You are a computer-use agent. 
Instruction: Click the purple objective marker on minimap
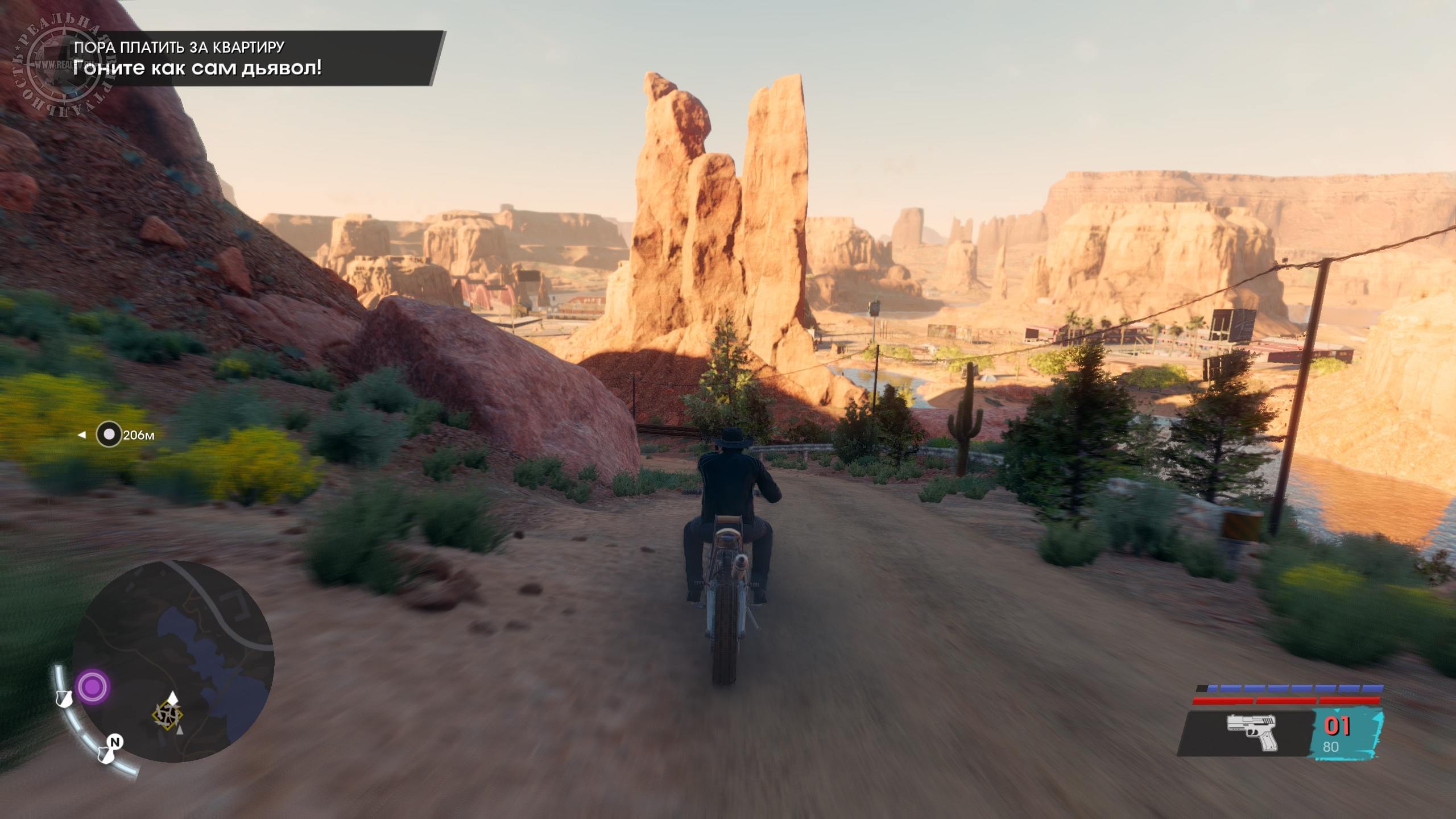click(93, 687)
